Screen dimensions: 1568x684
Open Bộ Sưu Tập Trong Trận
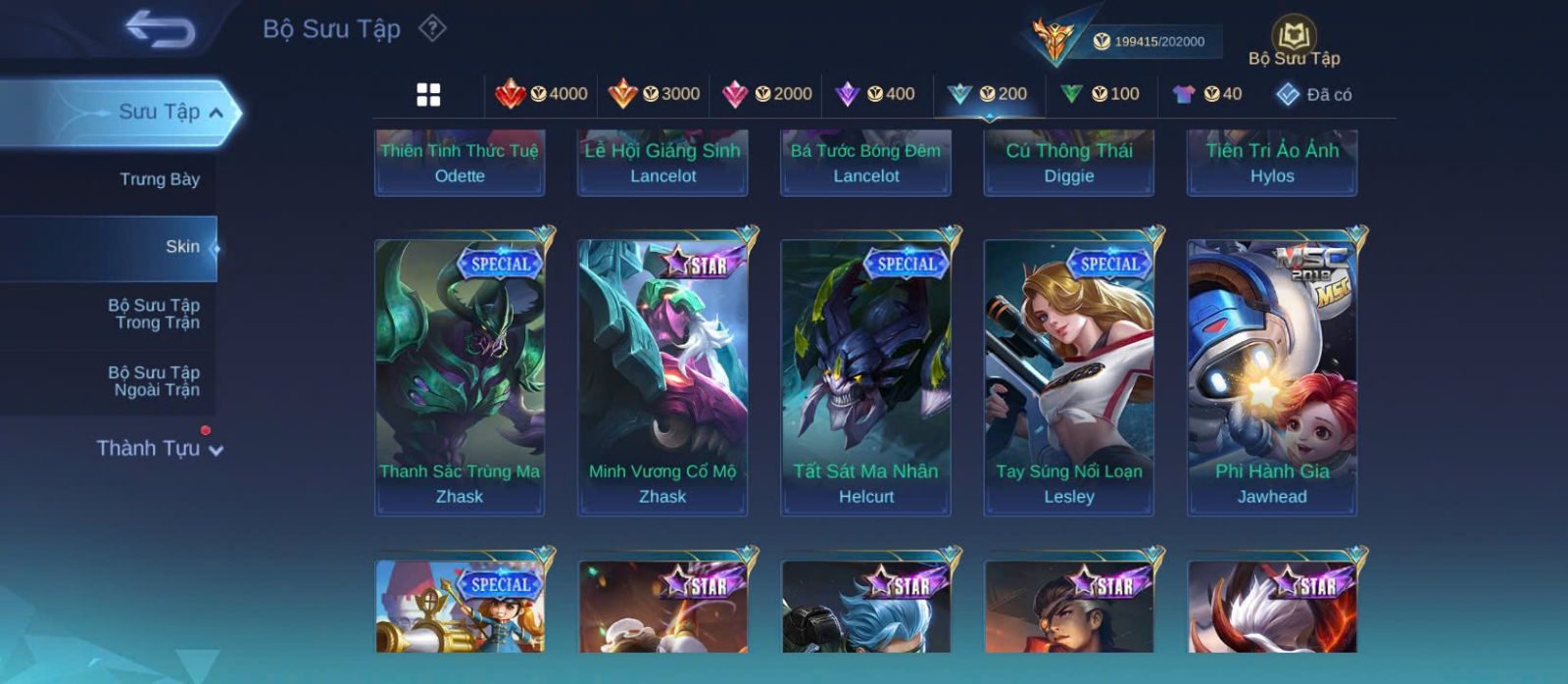[x=154, y=314]
